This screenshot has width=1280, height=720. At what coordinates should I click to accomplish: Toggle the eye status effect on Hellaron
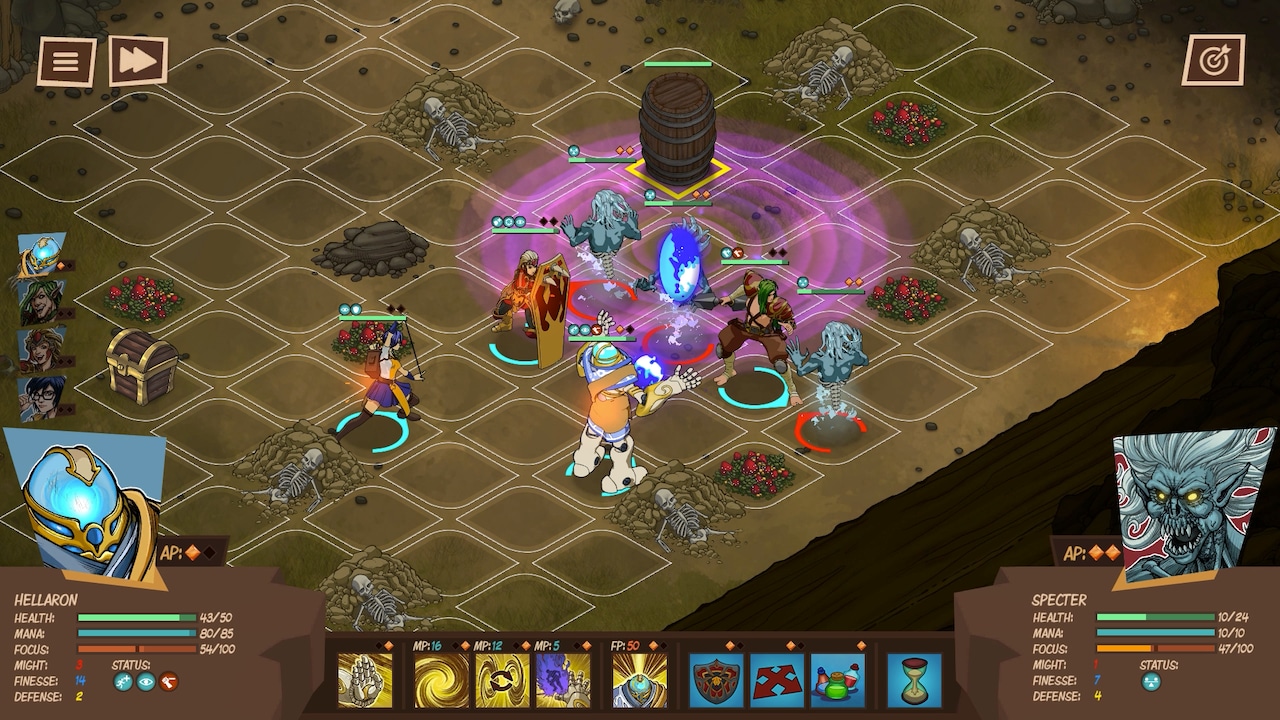click(146, 682)
